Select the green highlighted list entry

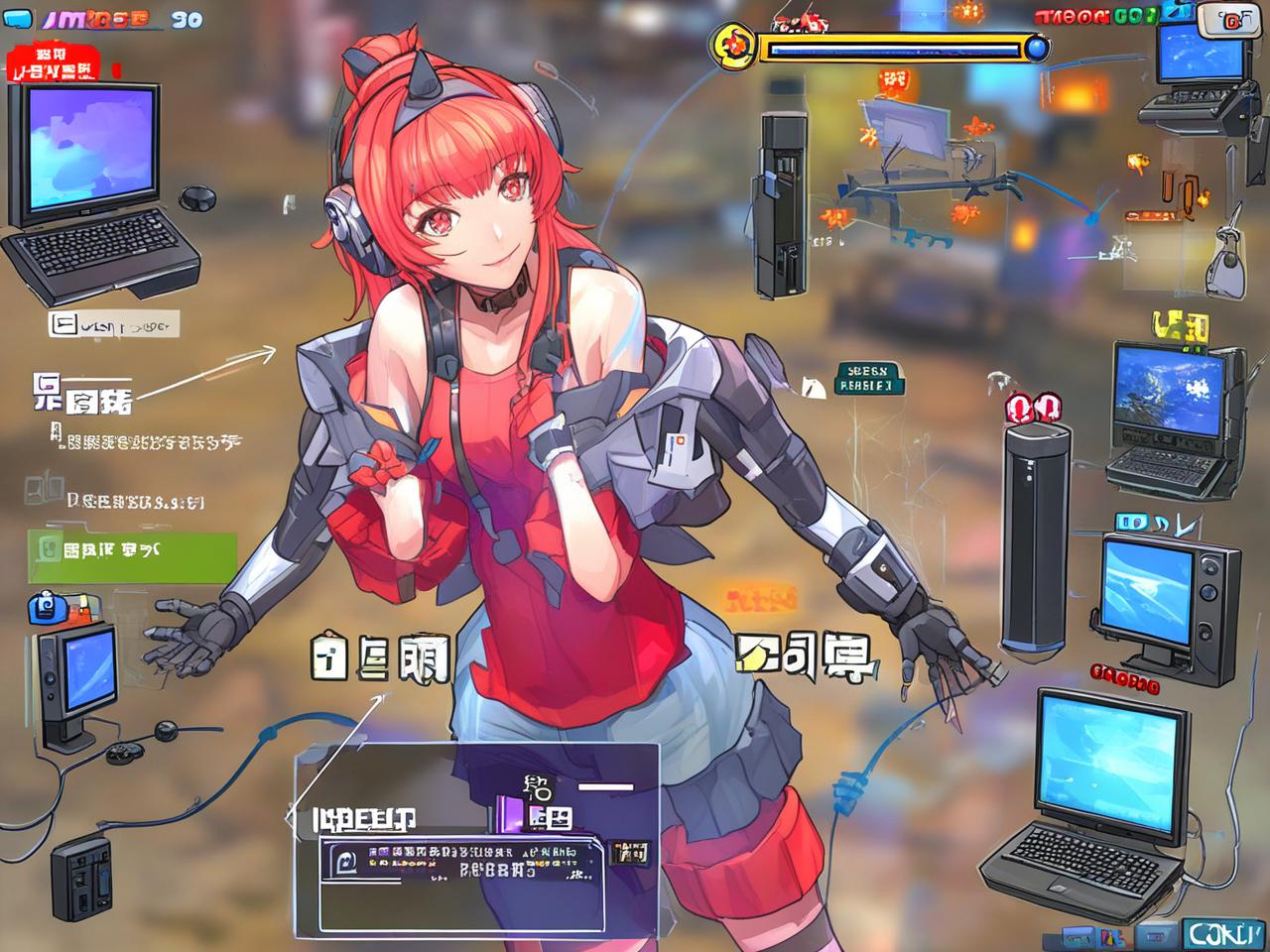coord(133,556)
